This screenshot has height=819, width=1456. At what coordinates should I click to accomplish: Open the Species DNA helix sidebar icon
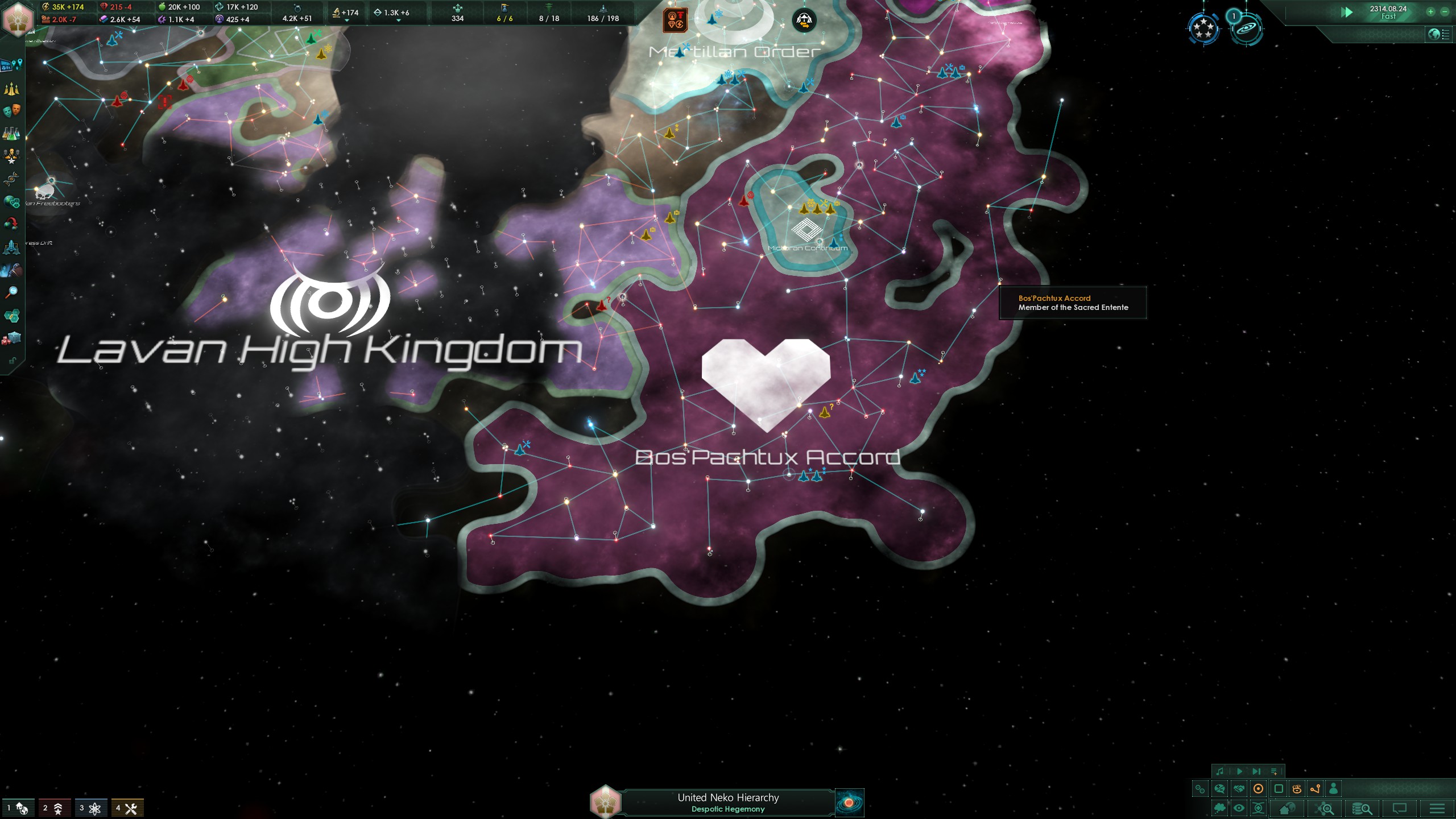pos(11,179)
